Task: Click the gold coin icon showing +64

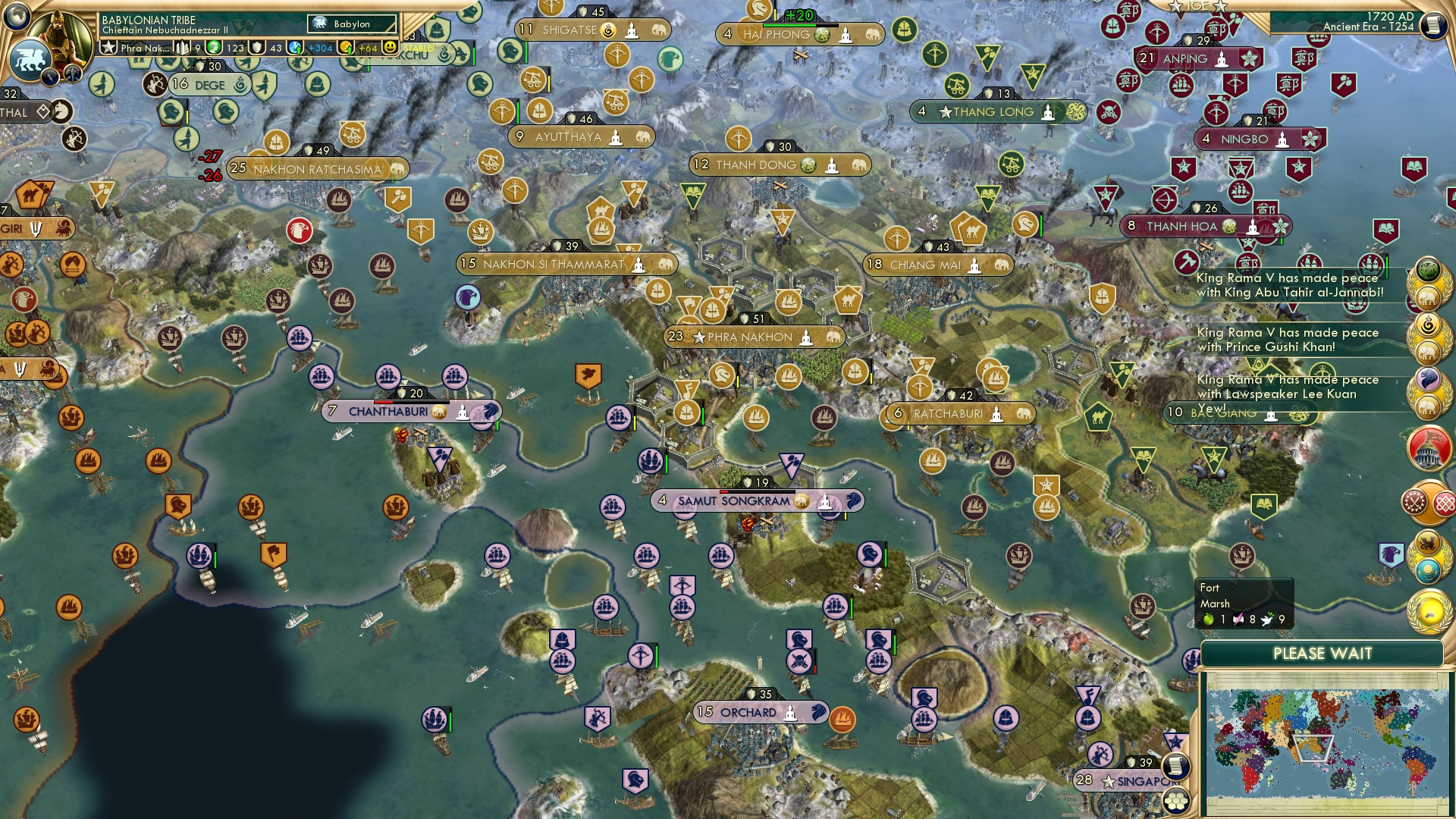Action: point(347,49)
